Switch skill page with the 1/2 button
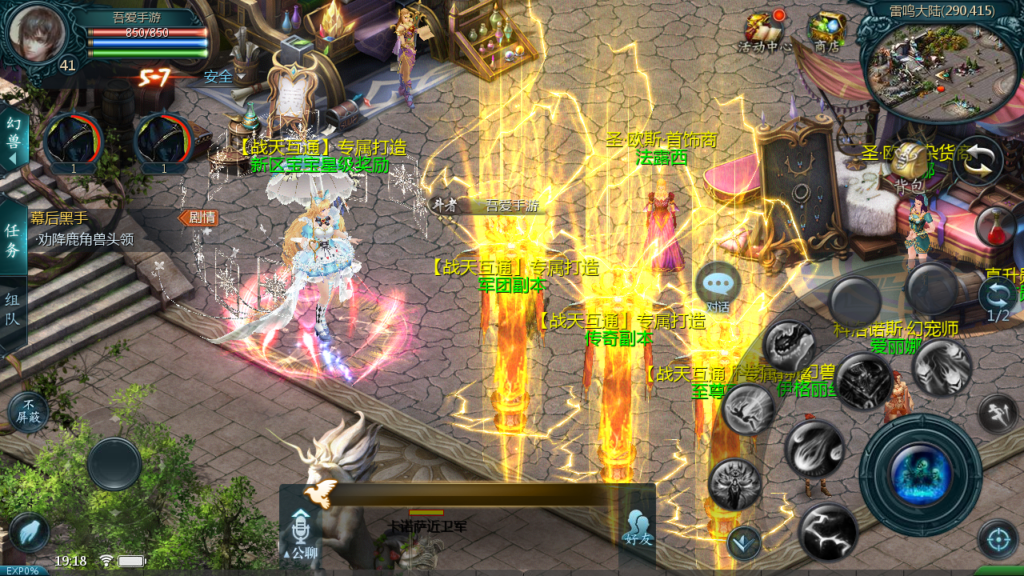This screenshot has height=576, width=1024. (997, 299)
